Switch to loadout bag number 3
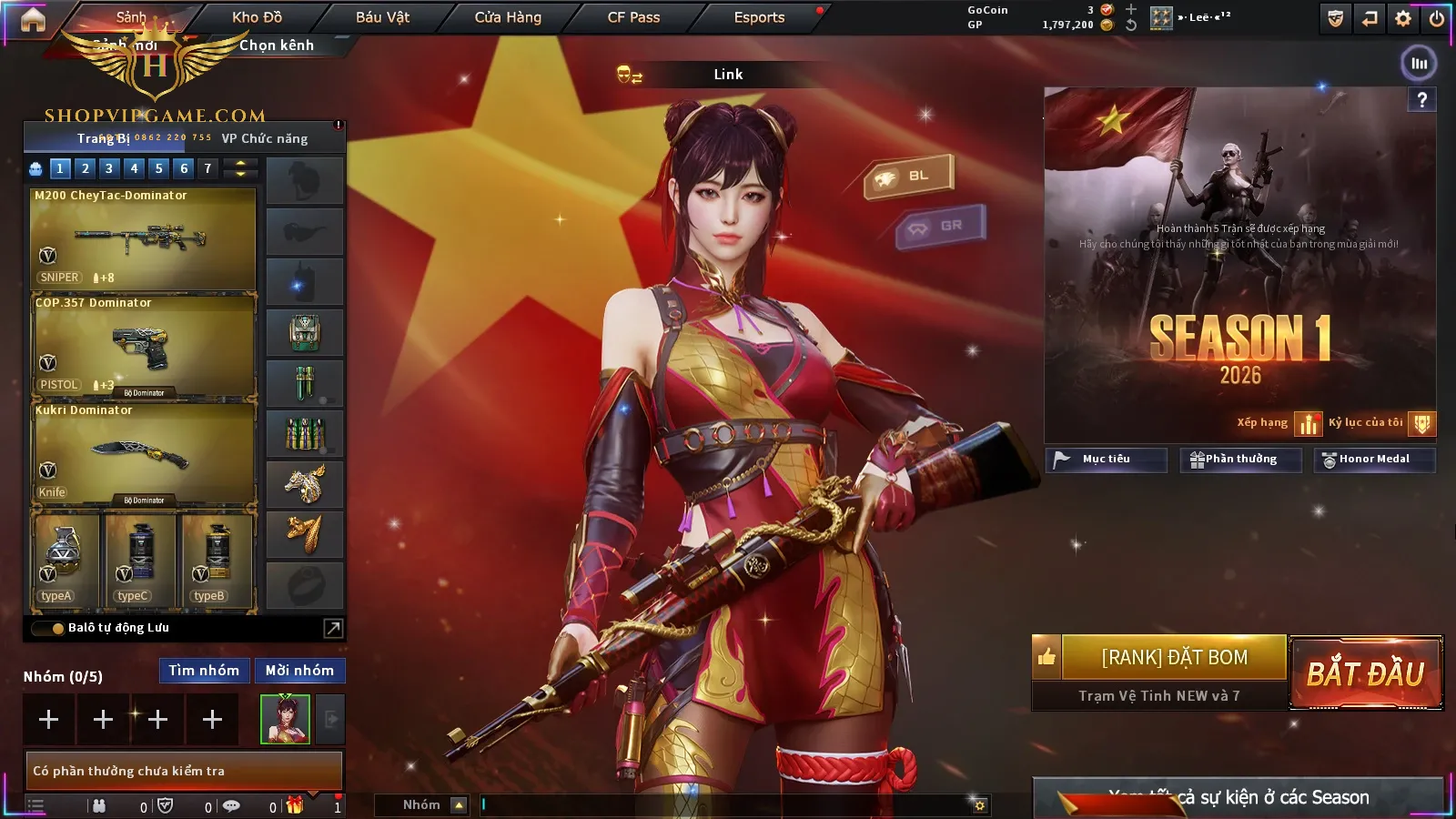This screenshot has width=1456, height=819. point(109,168)
